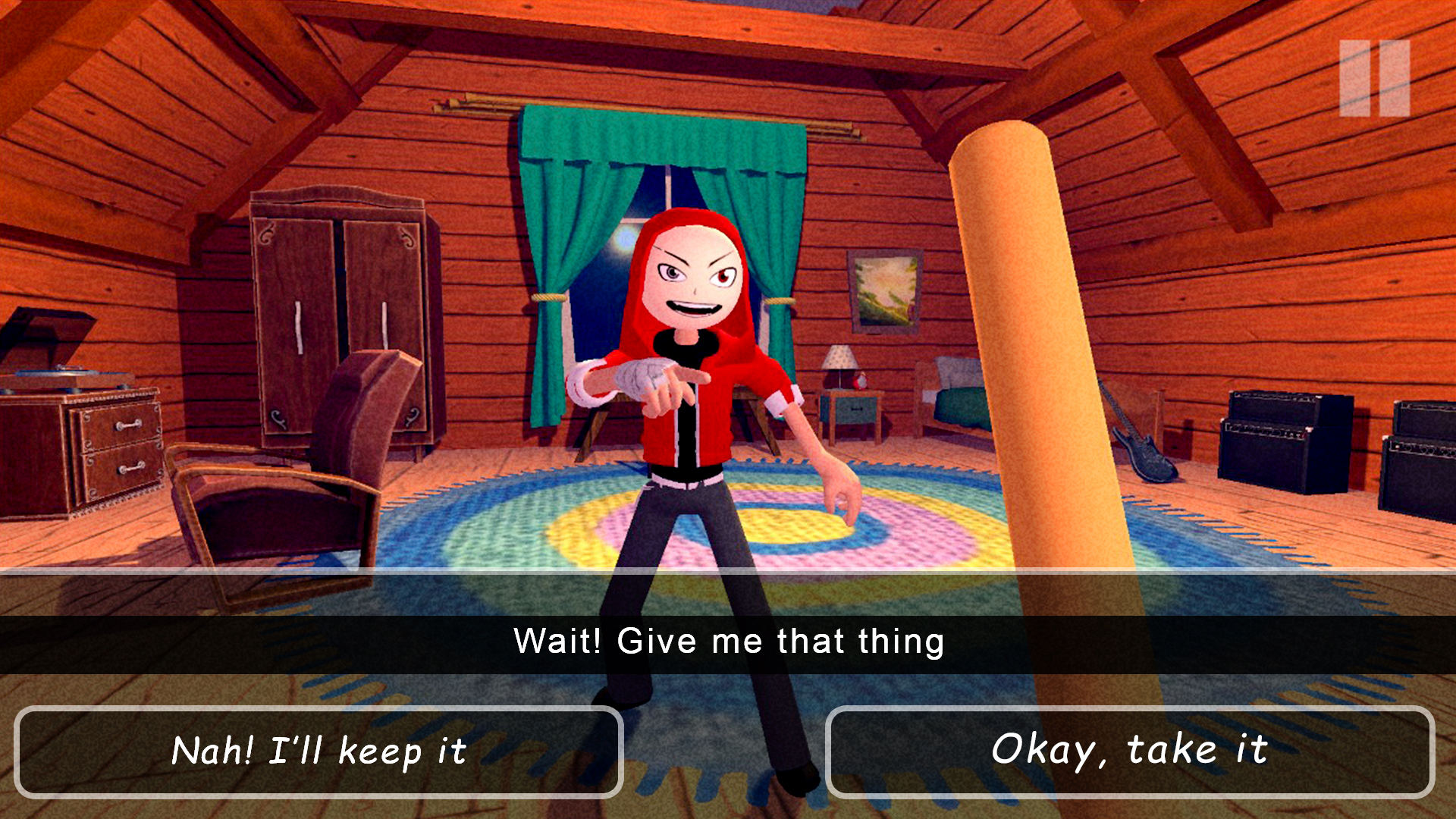Viewport: 1456px width, 819px height.
Task: Select the "Okay, take it" response
Action: coord(1129,752)
